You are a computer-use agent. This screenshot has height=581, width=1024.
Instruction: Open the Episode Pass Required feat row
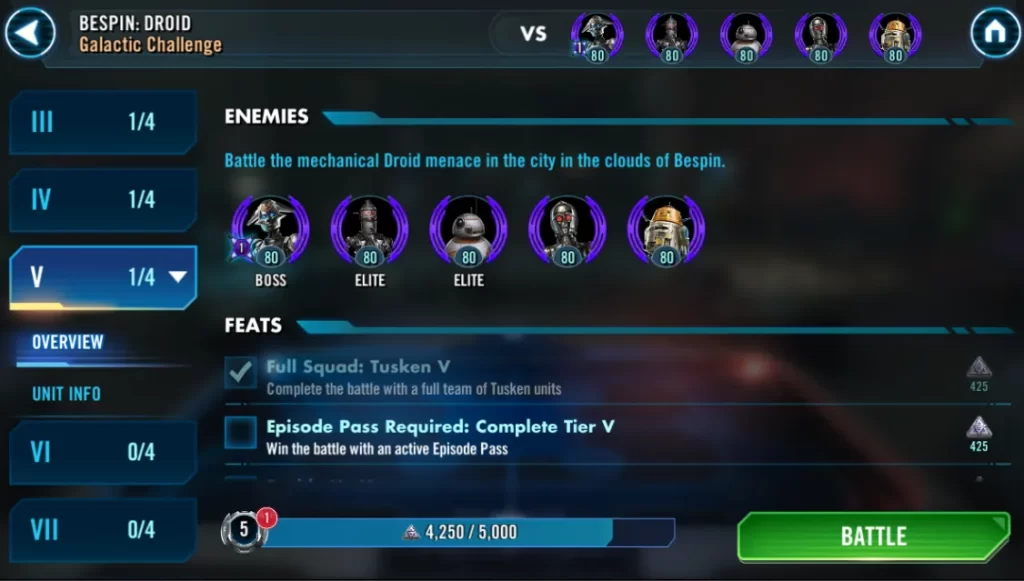pyautogui.click(x=440, y=436)
